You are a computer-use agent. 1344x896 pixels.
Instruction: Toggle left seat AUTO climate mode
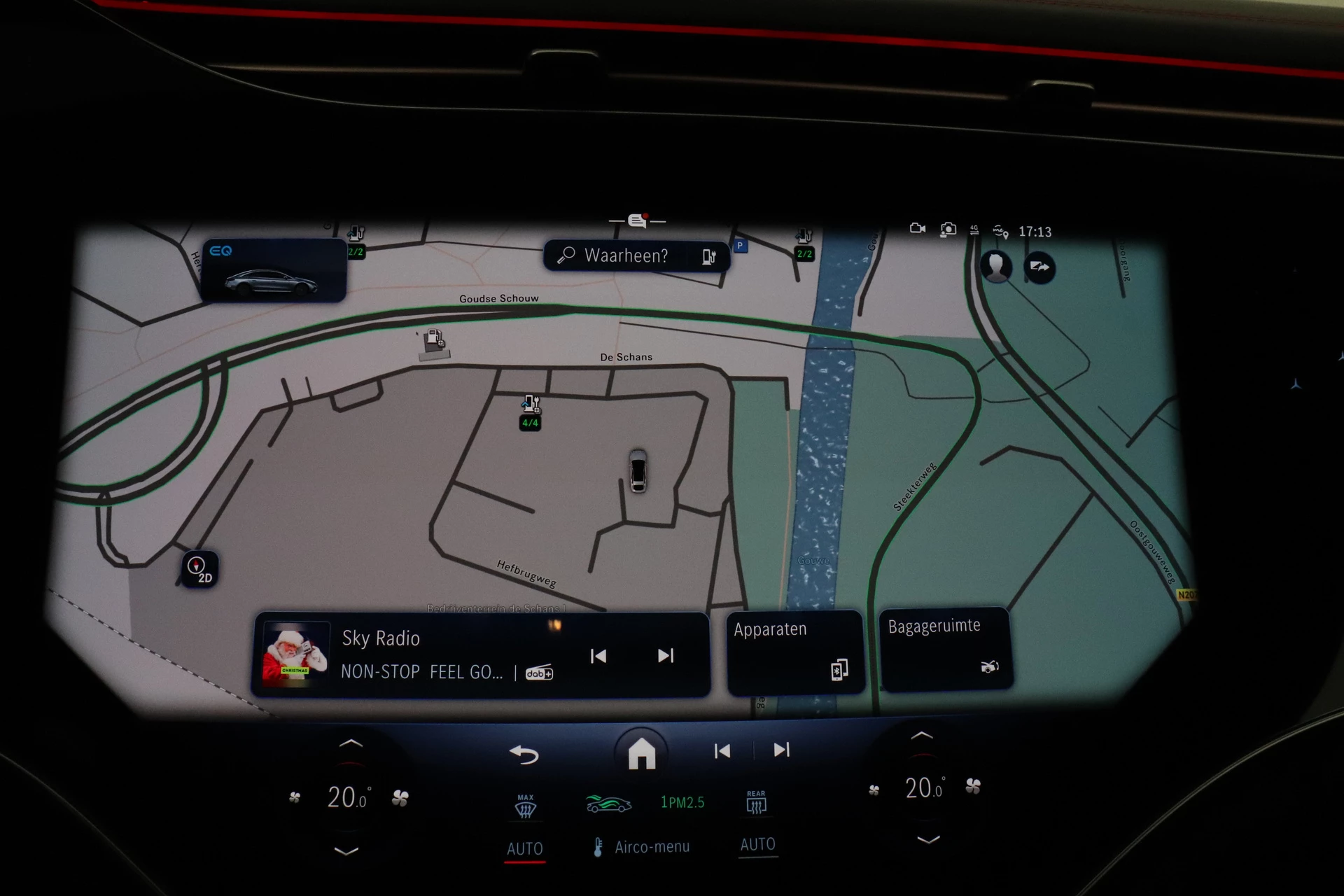(x=524, y=848)
